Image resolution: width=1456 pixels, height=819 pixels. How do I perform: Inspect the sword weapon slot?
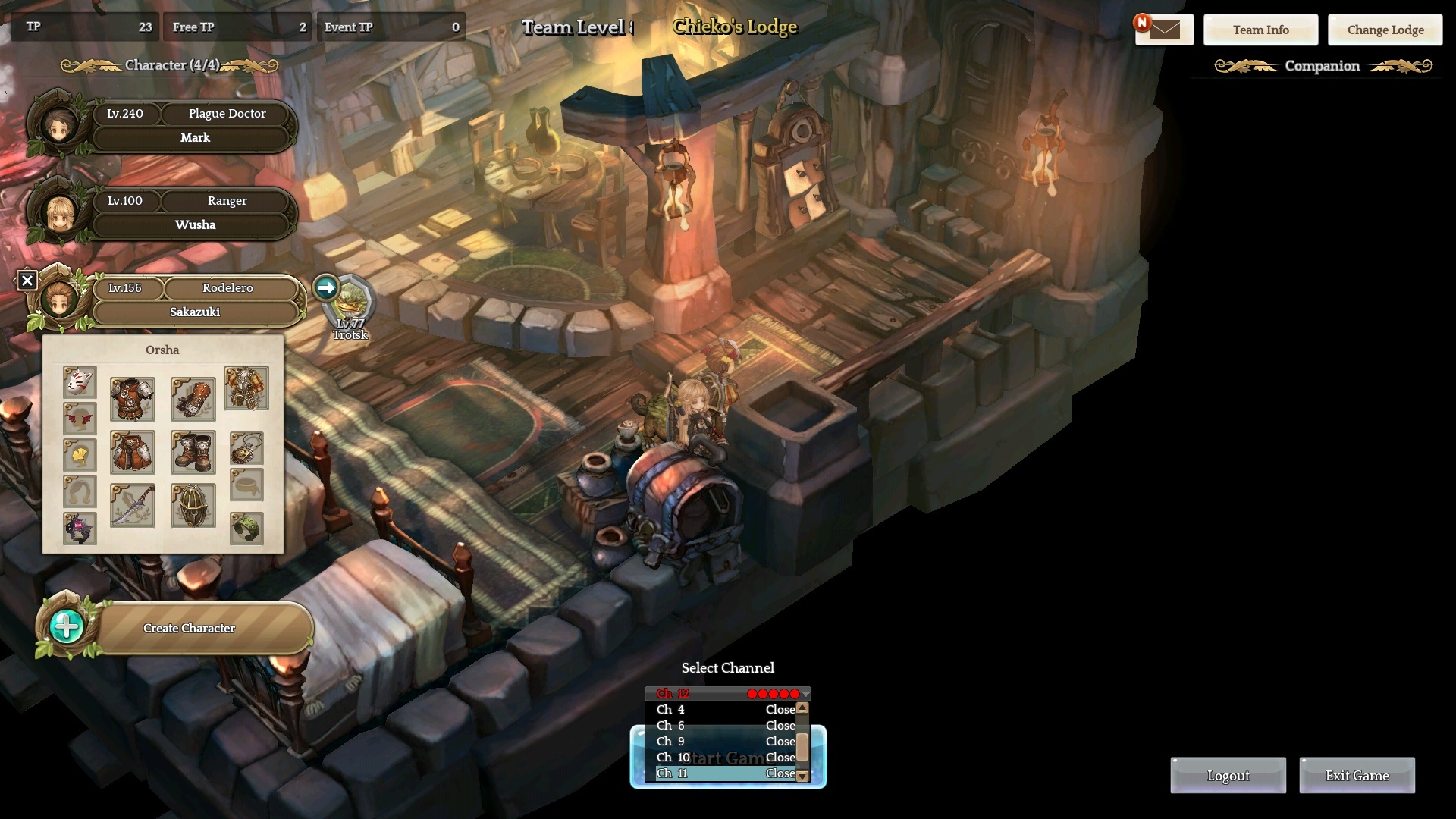pyautogui.click(x=132, y=505)
